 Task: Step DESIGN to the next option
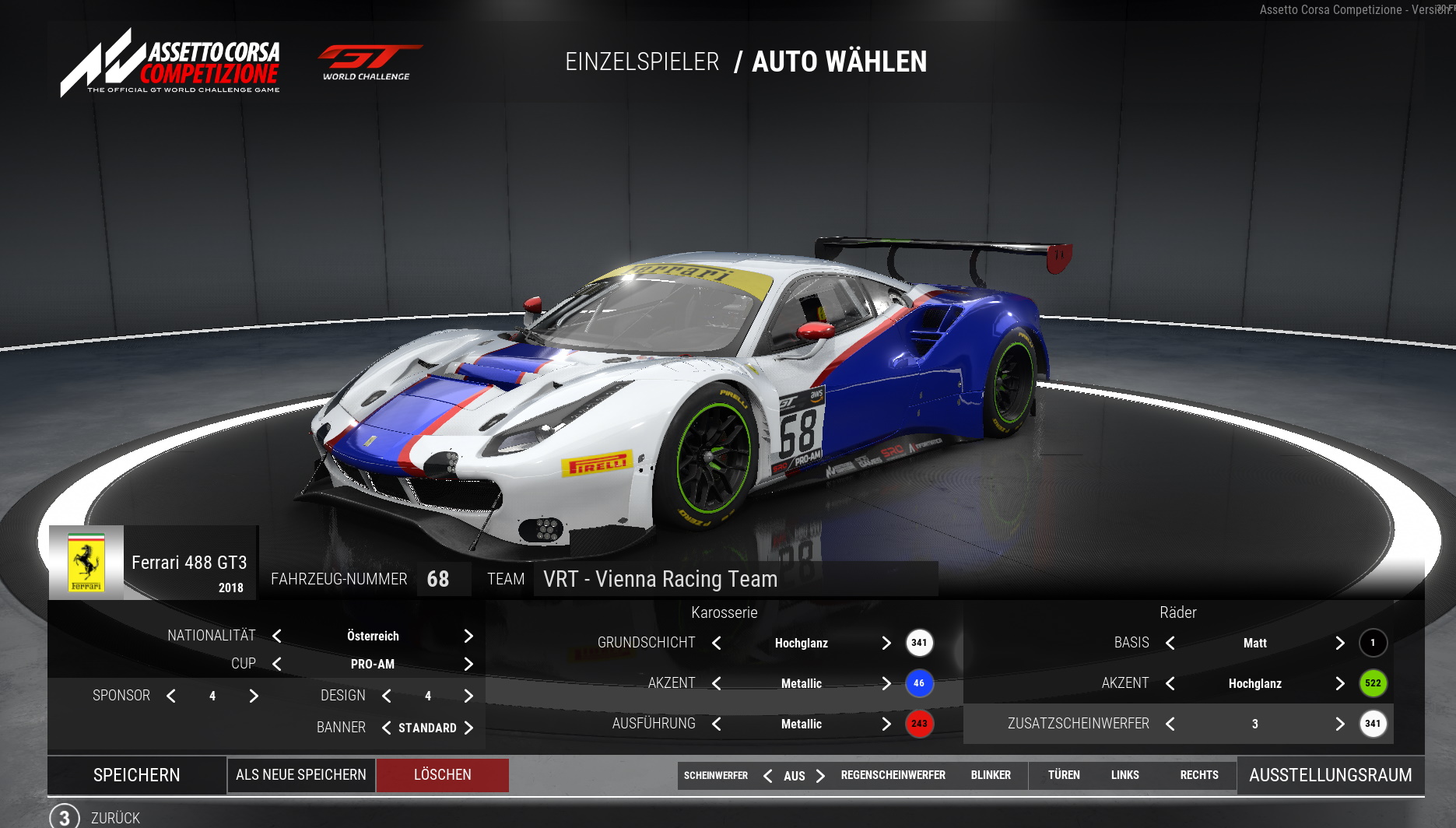tap(468, 696)
